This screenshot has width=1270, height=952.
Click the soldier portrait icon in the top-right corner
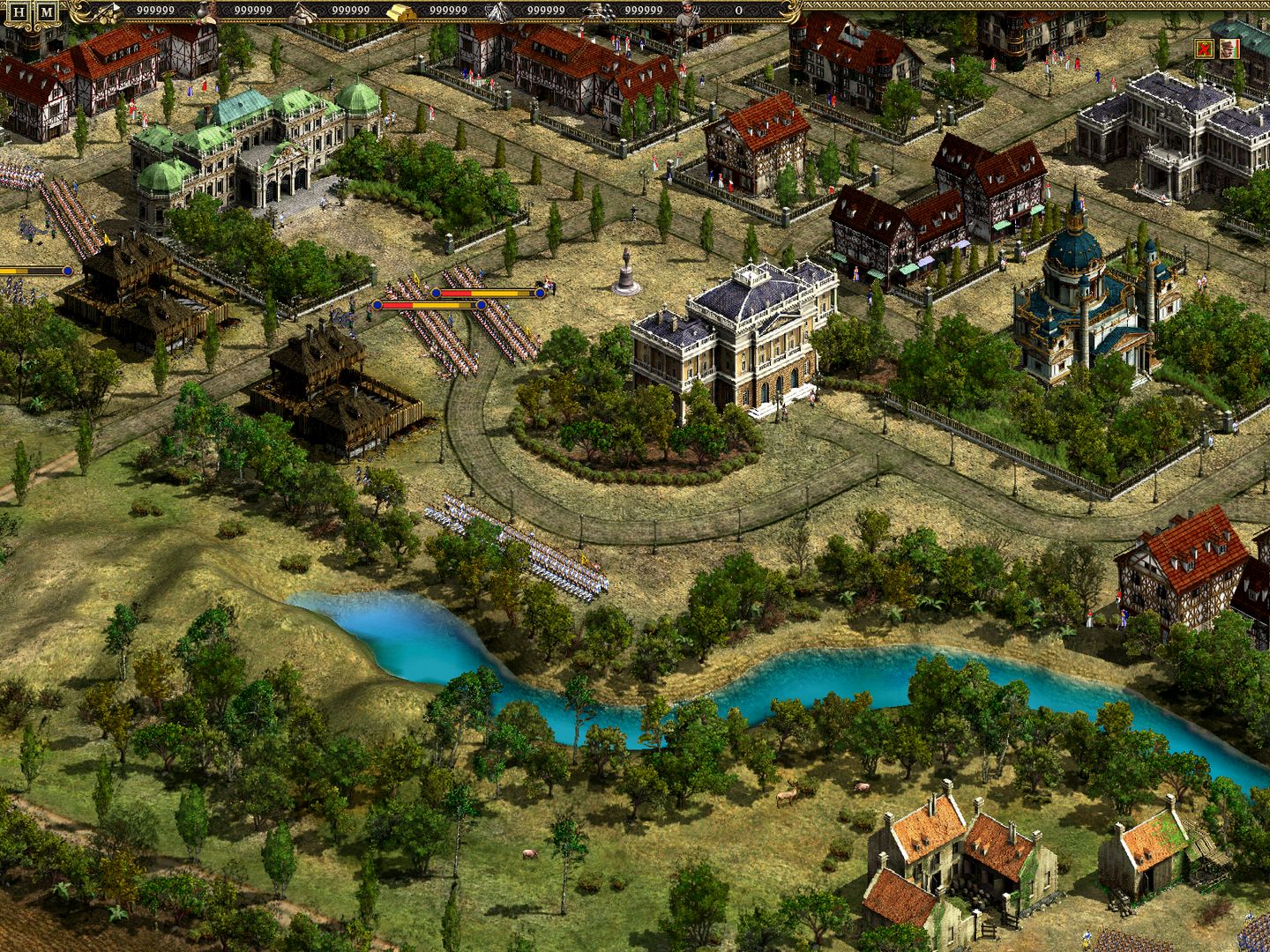click(x=1229, y=48)
